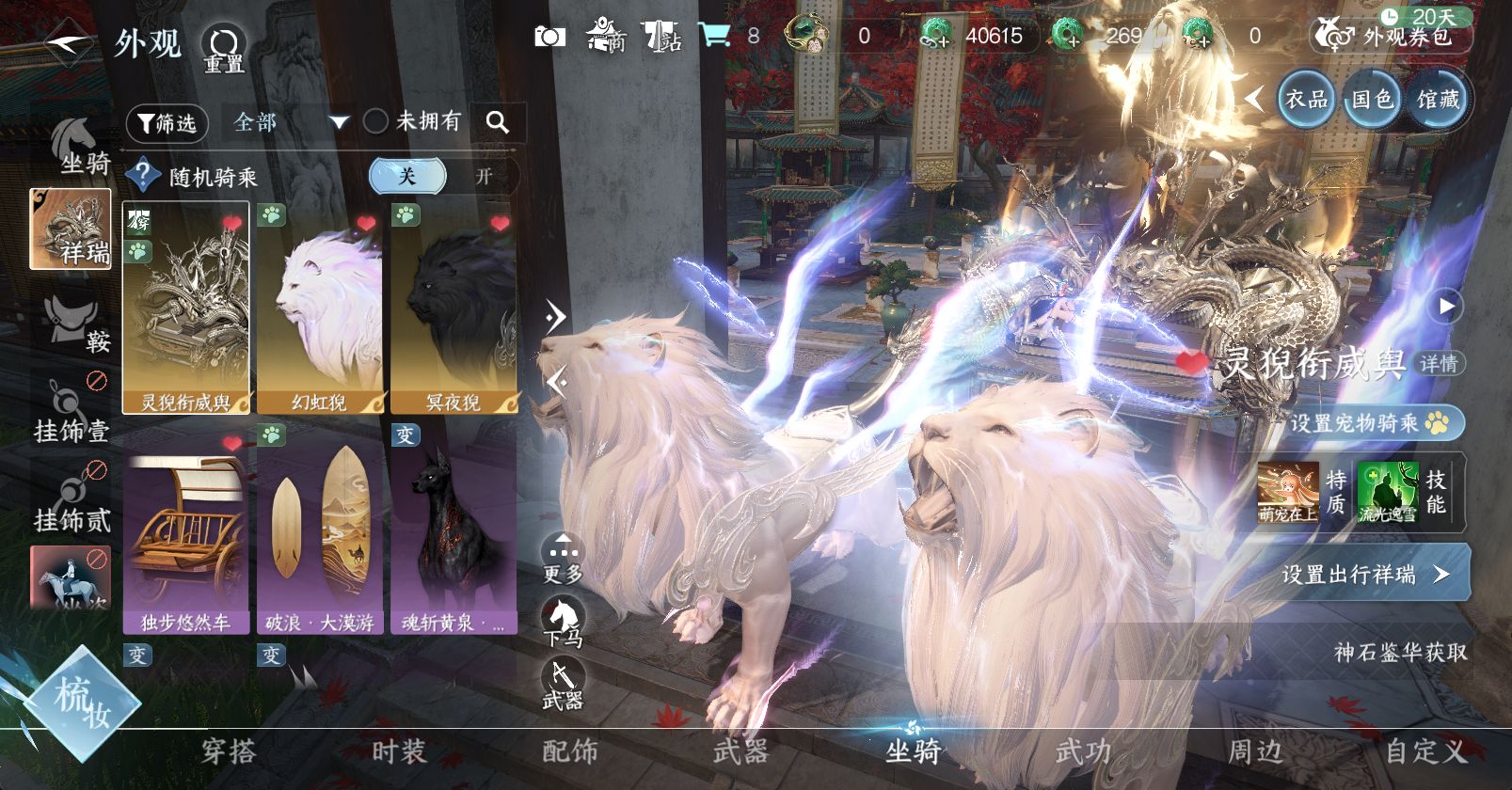The height and width of the screenshot is (790, 1512).
Task: Go back using the top-left arrow
Action: tap(68, 44)
